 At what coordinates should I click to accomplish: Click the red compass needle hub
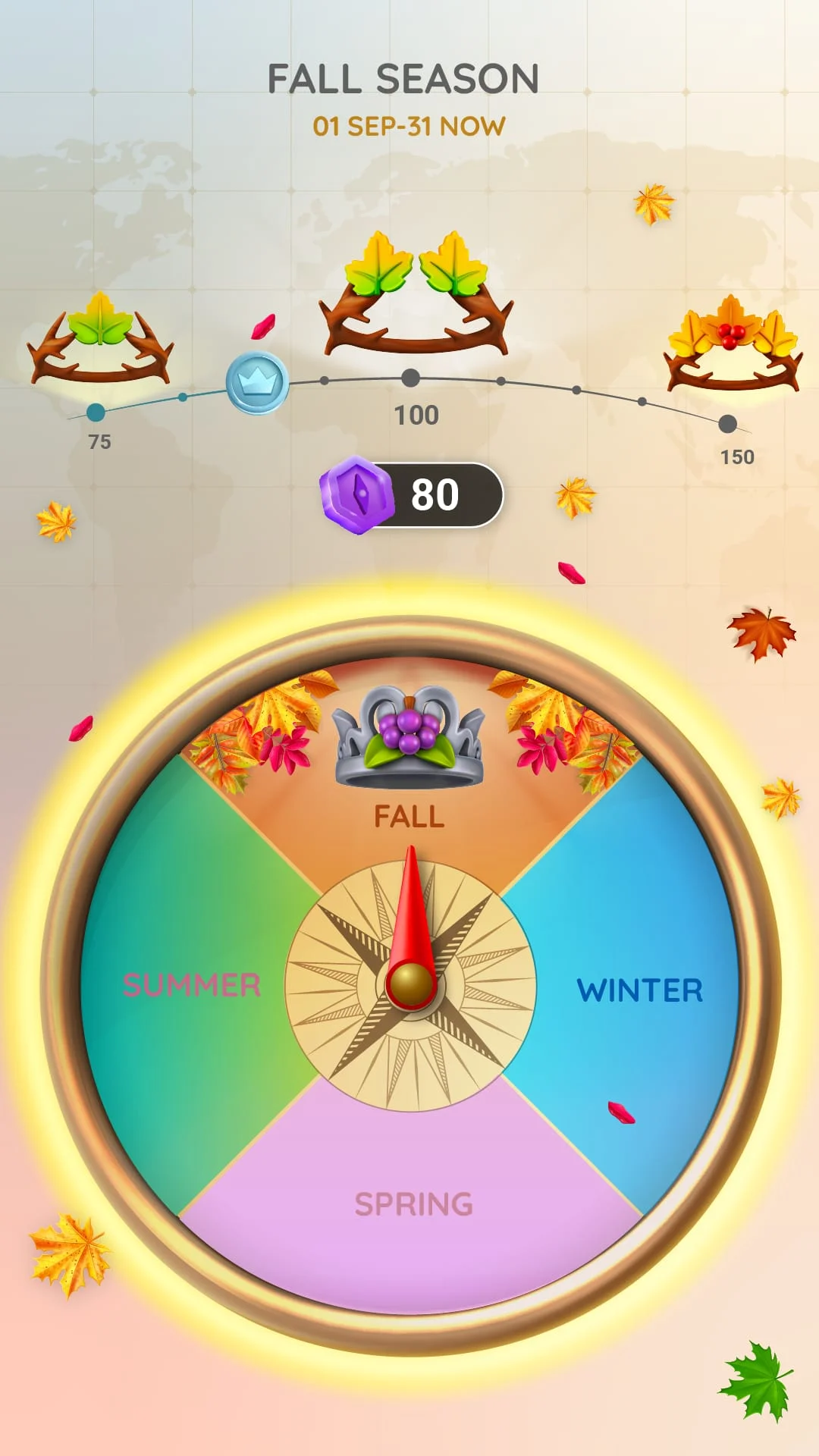click(411, 984)
